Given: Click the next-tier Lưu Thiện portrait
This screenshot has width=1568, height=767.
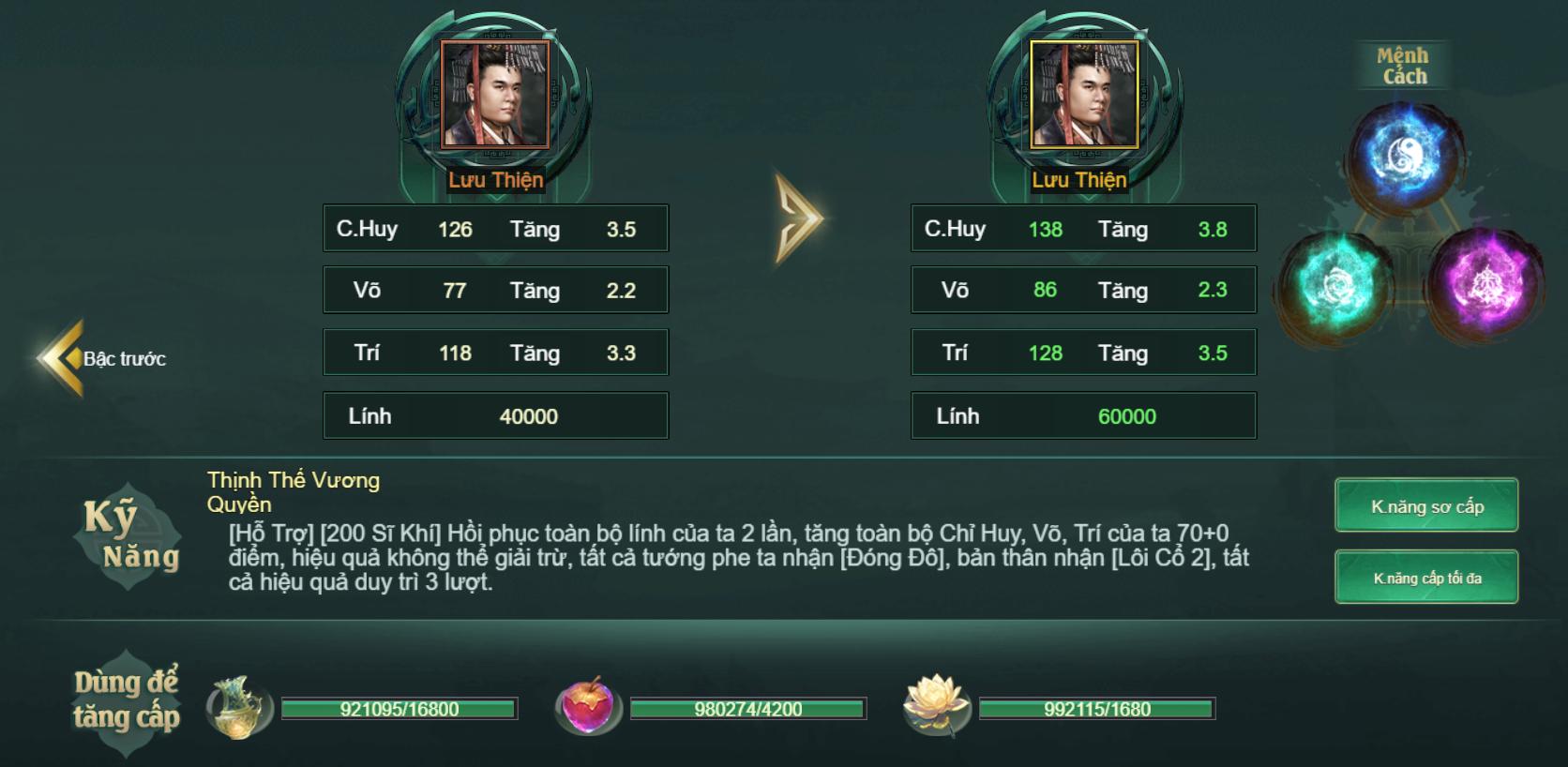Looking at the screenshot, I should point(1083,95).
